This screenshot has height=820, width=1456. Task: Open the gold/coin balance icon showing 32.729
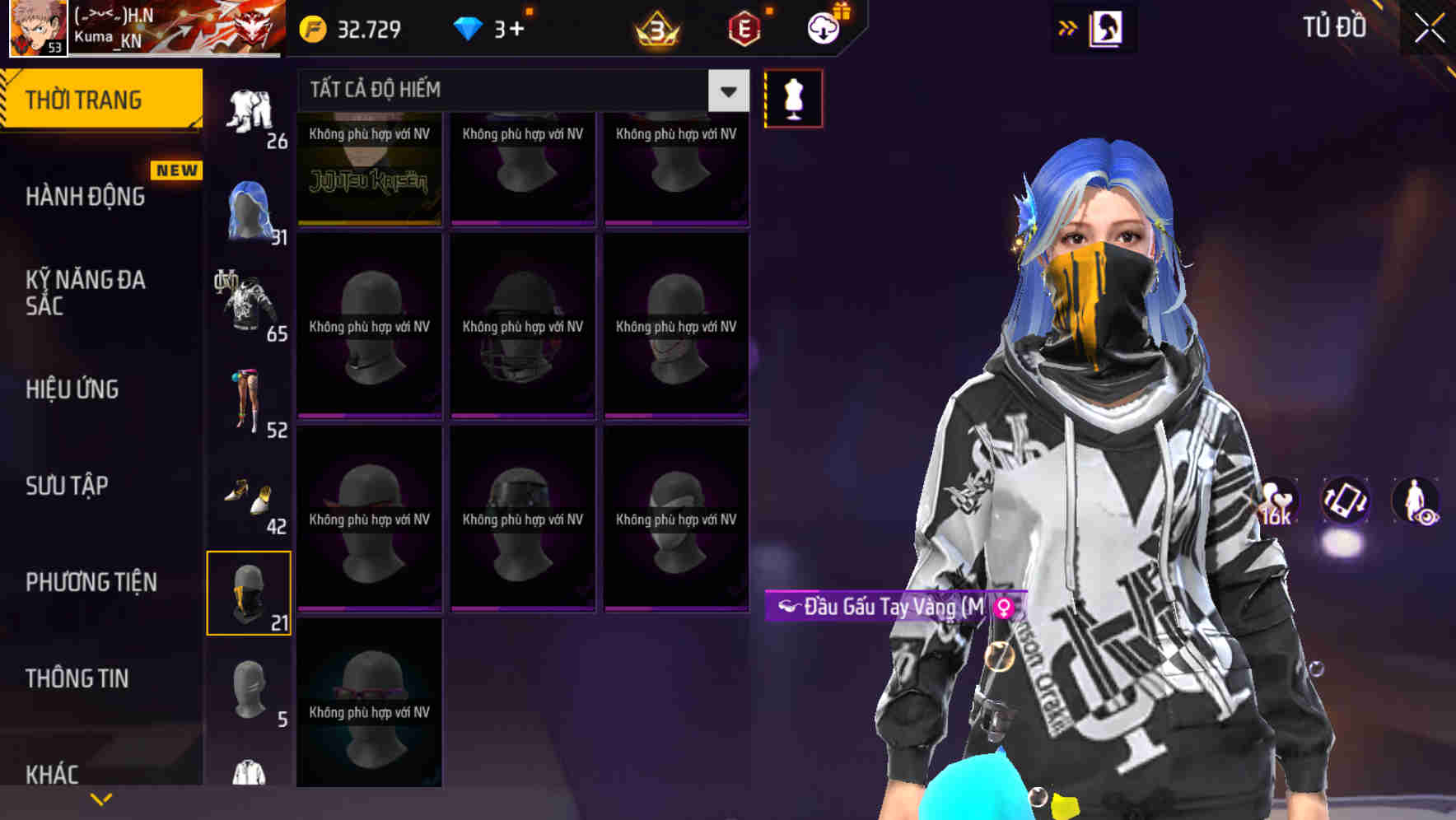tap(311, 30)
